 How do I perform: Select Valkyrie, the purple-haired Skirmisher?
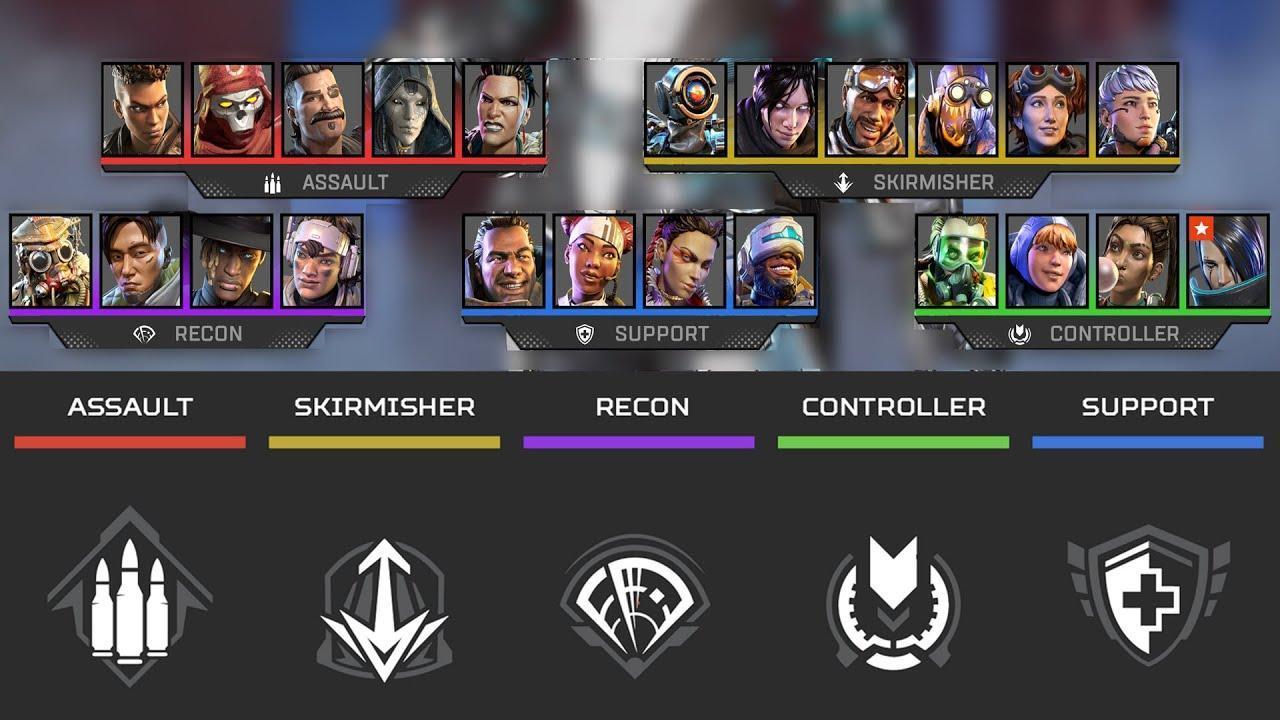click(x=1138, y=110)
